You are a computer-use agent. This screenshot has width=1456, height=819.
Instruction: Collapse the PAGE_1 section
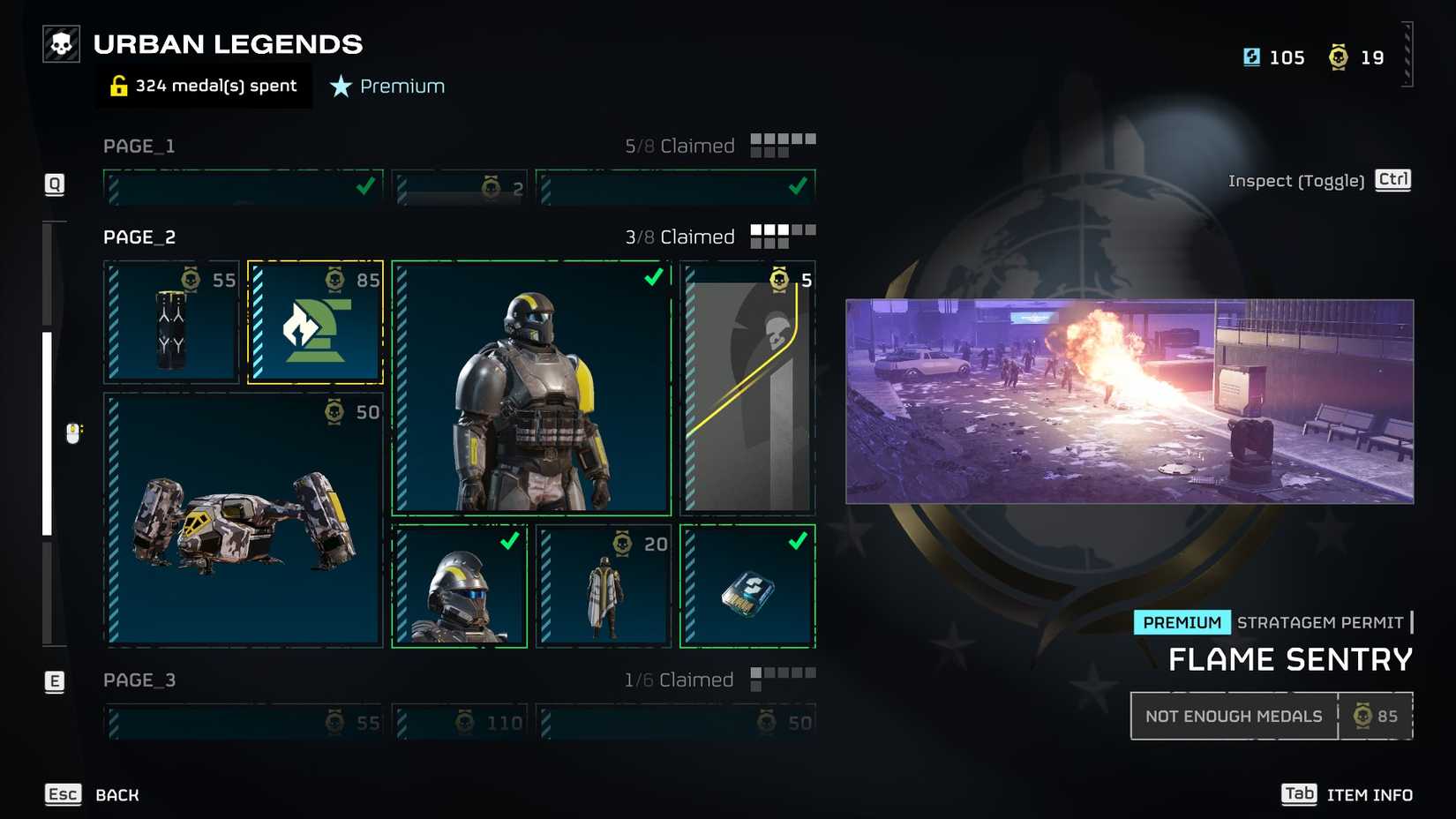point(138,146)
